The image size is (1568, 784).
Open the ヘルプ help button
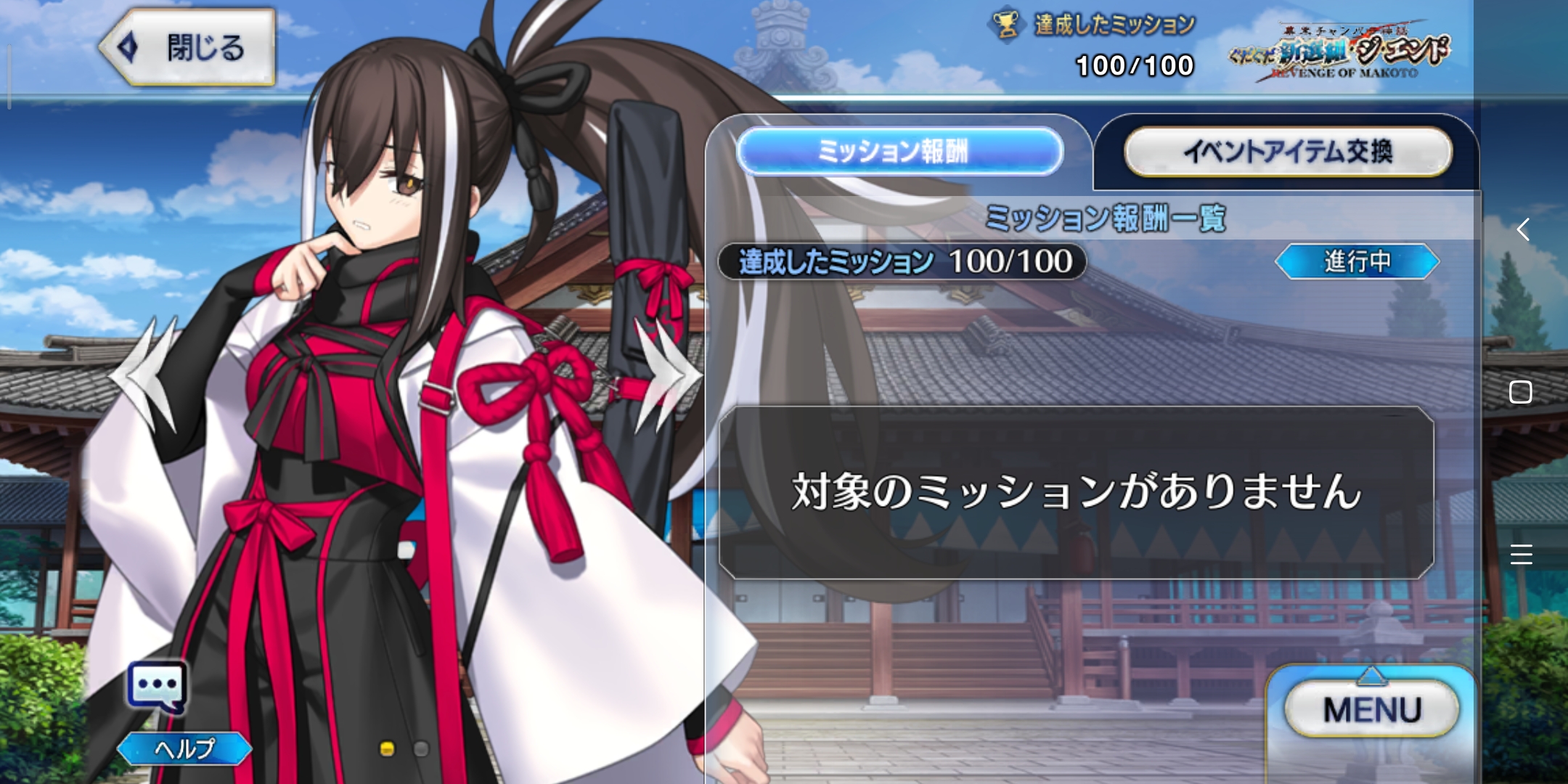coord(184,748)
